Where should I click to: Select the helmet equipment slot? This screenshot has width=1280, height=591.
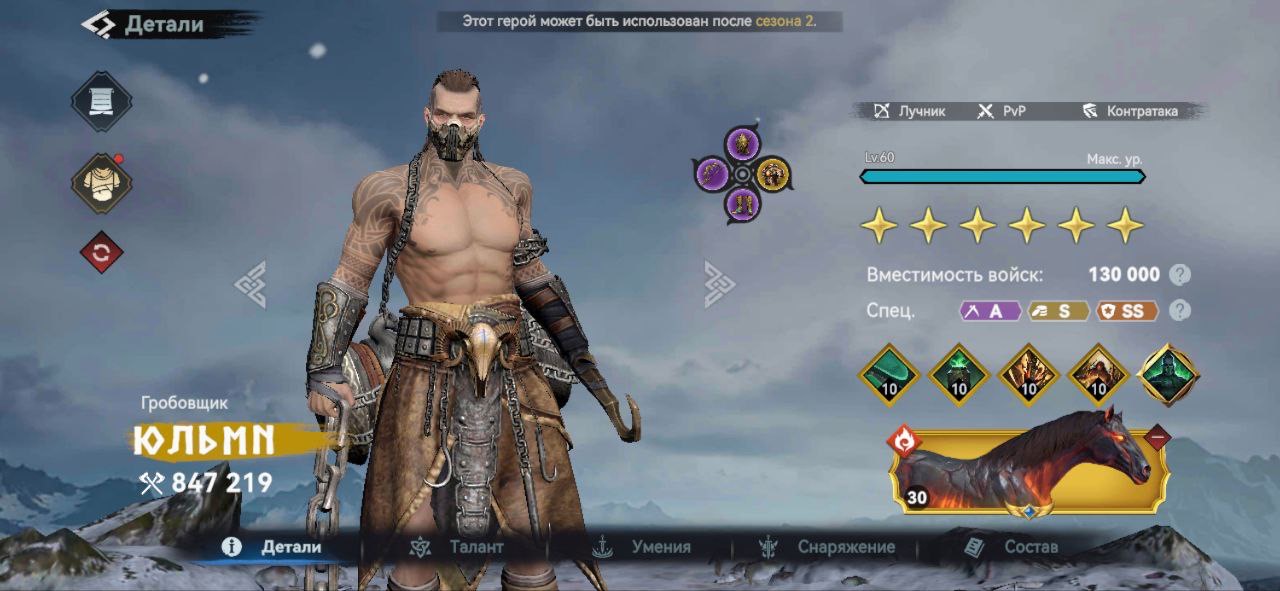tap(743, 145)
